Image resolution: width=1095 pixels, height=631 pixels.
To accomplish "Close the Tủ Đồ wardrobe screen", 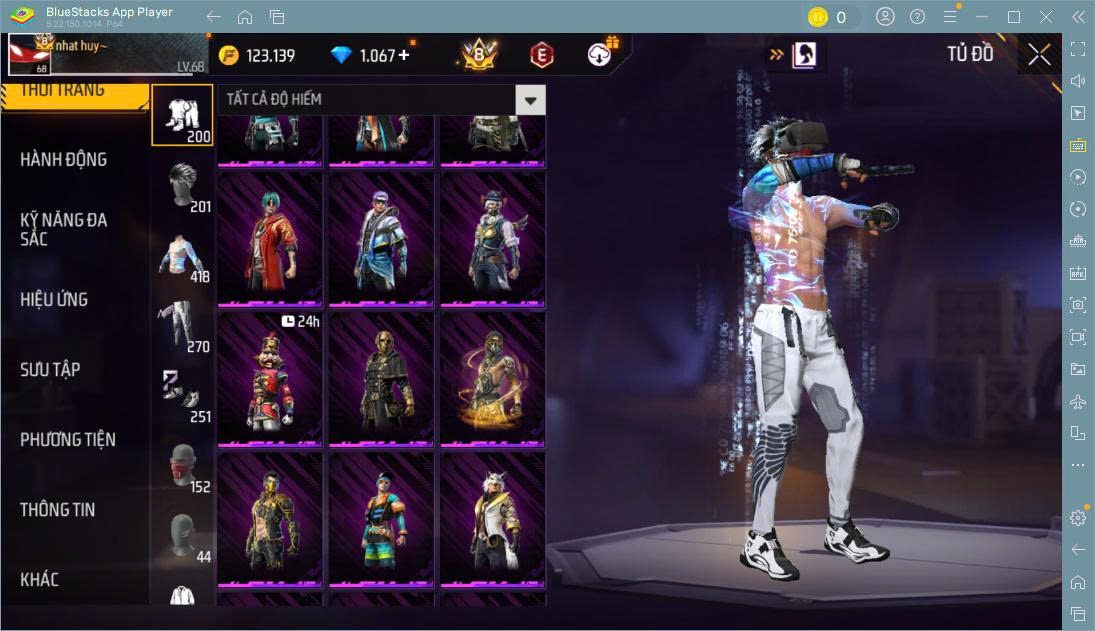I will (x=1039, y=55).
